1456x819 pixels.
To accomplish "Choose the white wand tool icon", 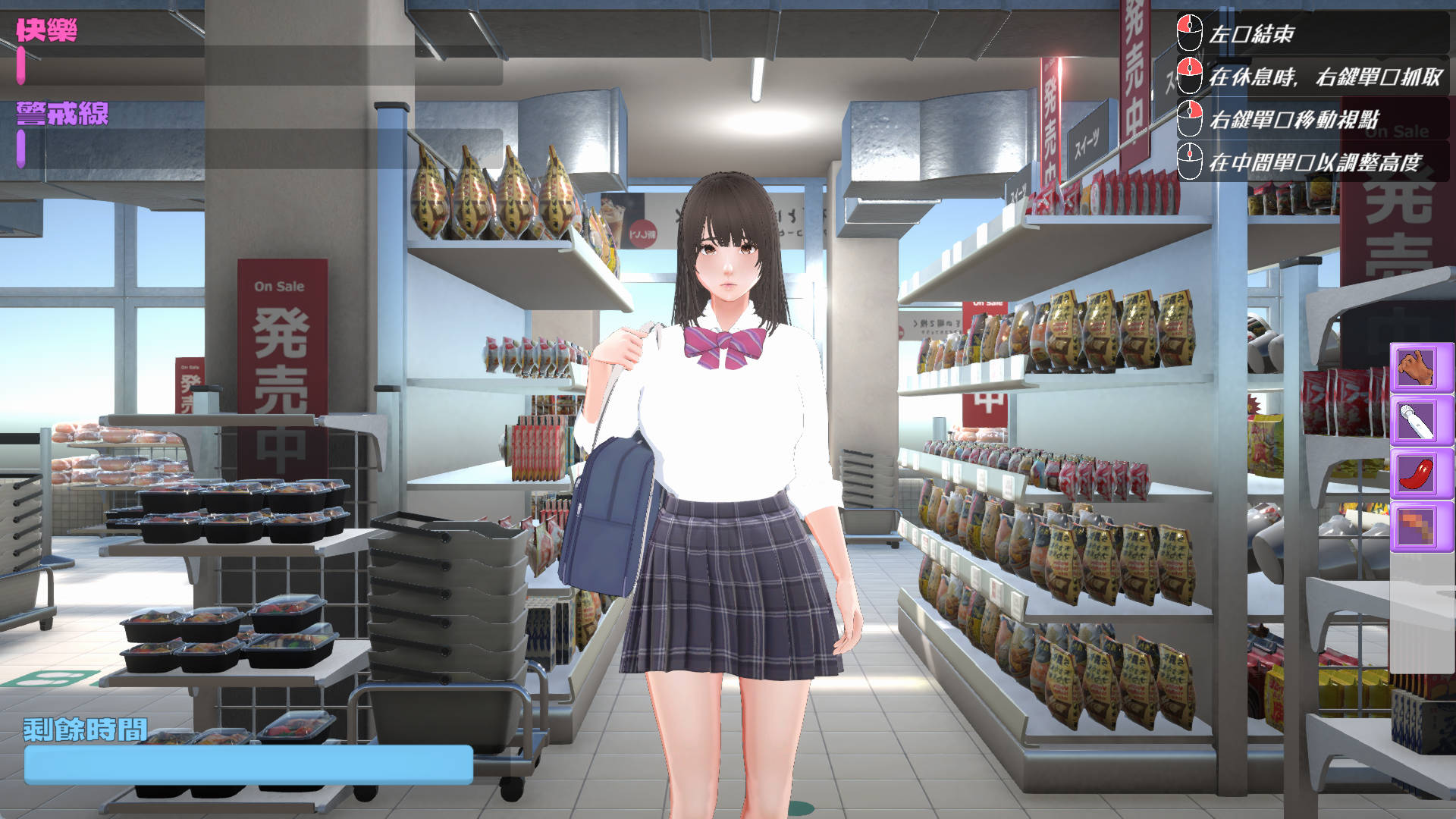I will [x=1417, y=420].
